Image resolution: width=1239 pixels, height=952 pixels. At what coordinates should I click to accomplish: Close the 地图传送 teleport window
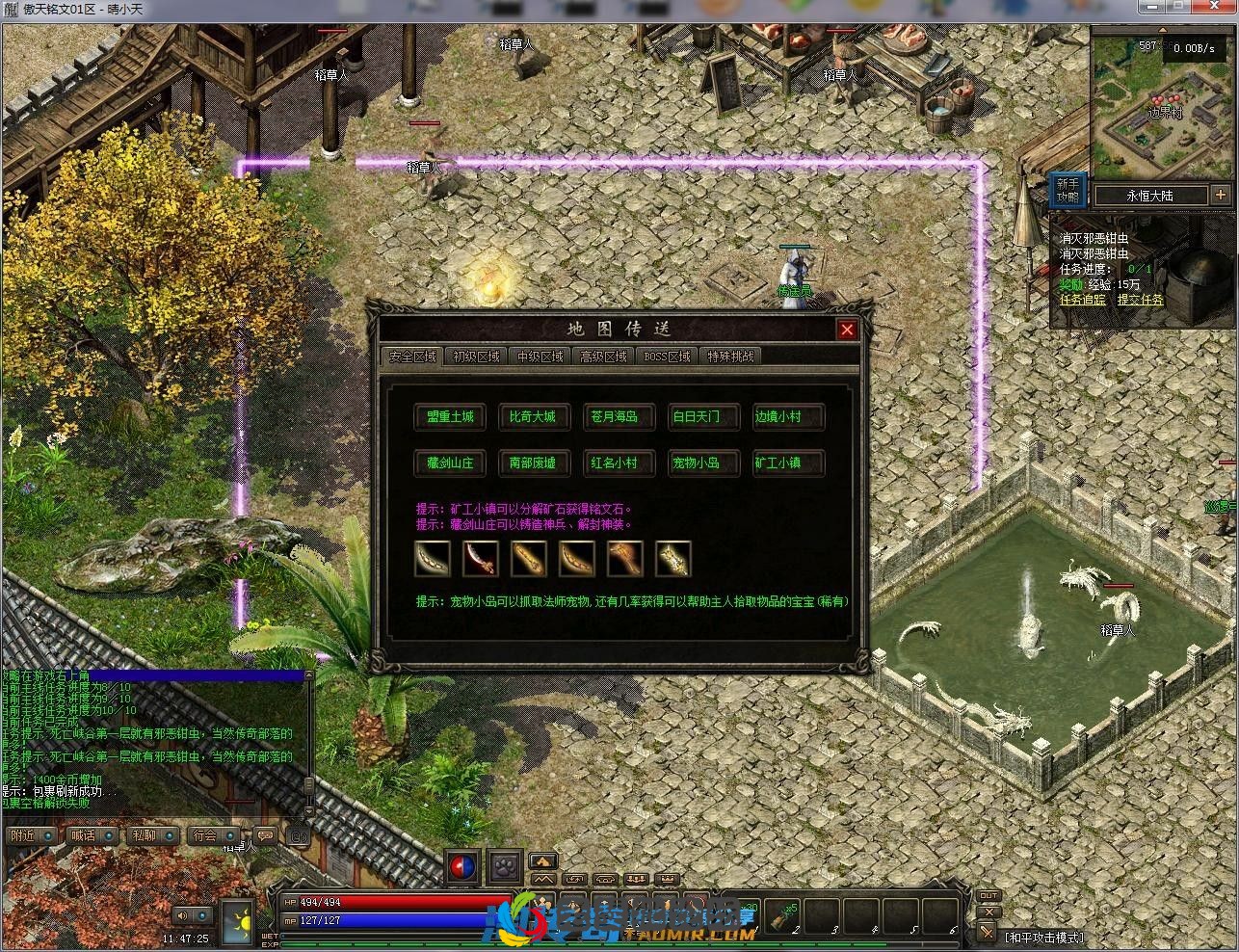coord(847,330)
